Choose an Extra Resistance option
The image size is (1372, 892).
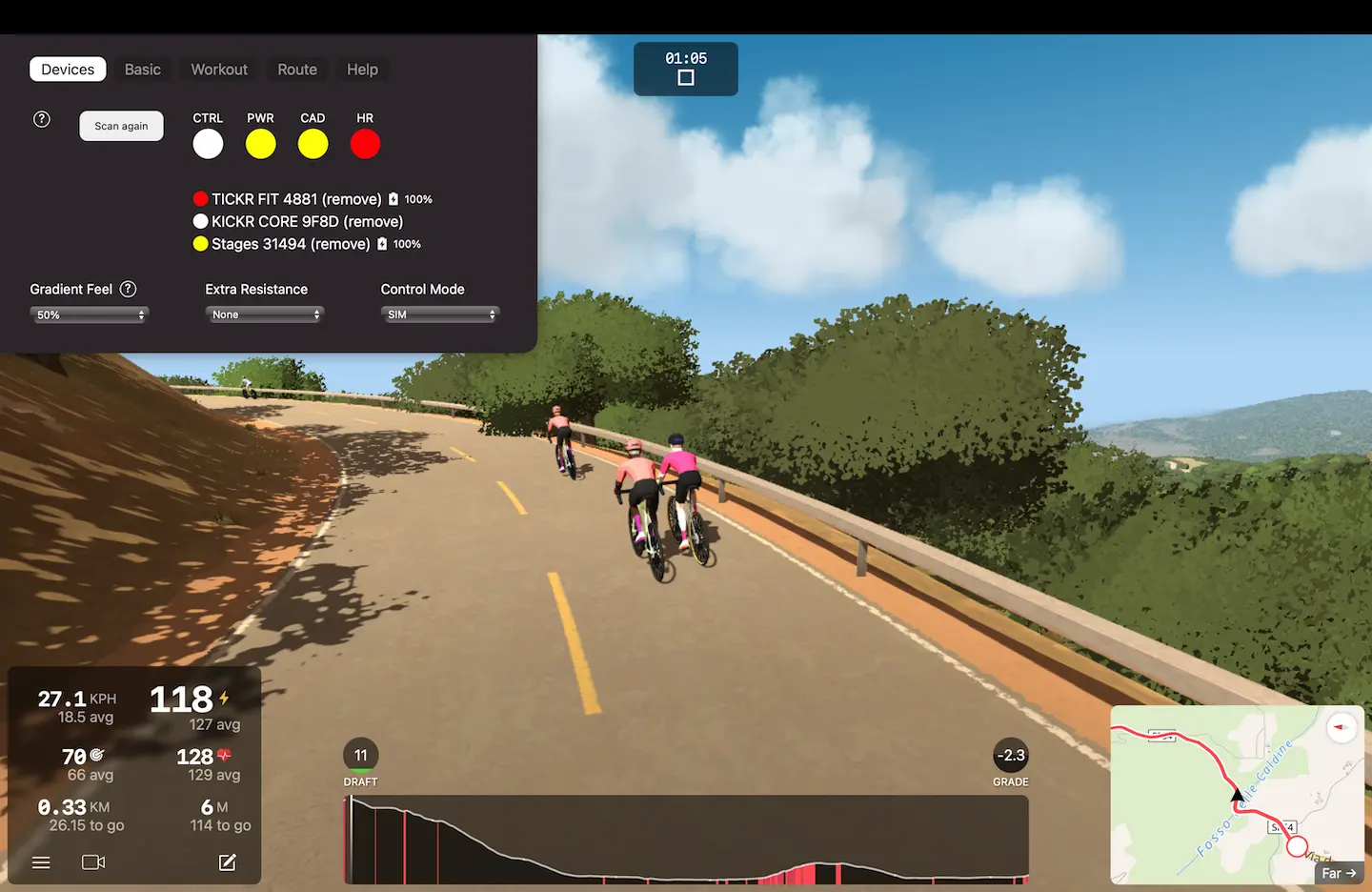tap(265, 314)
